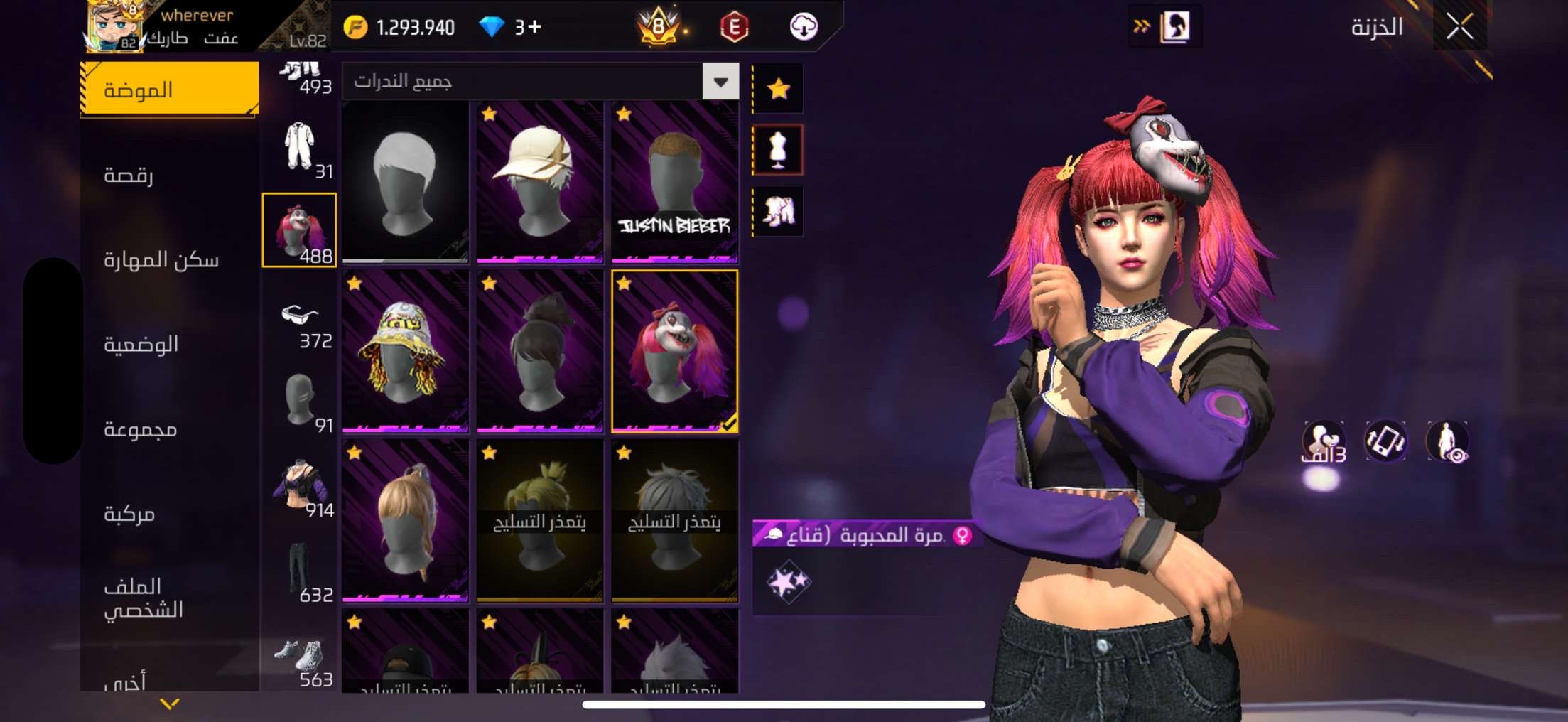Select the Justin Bieber hairstyle item

(674, 182)
